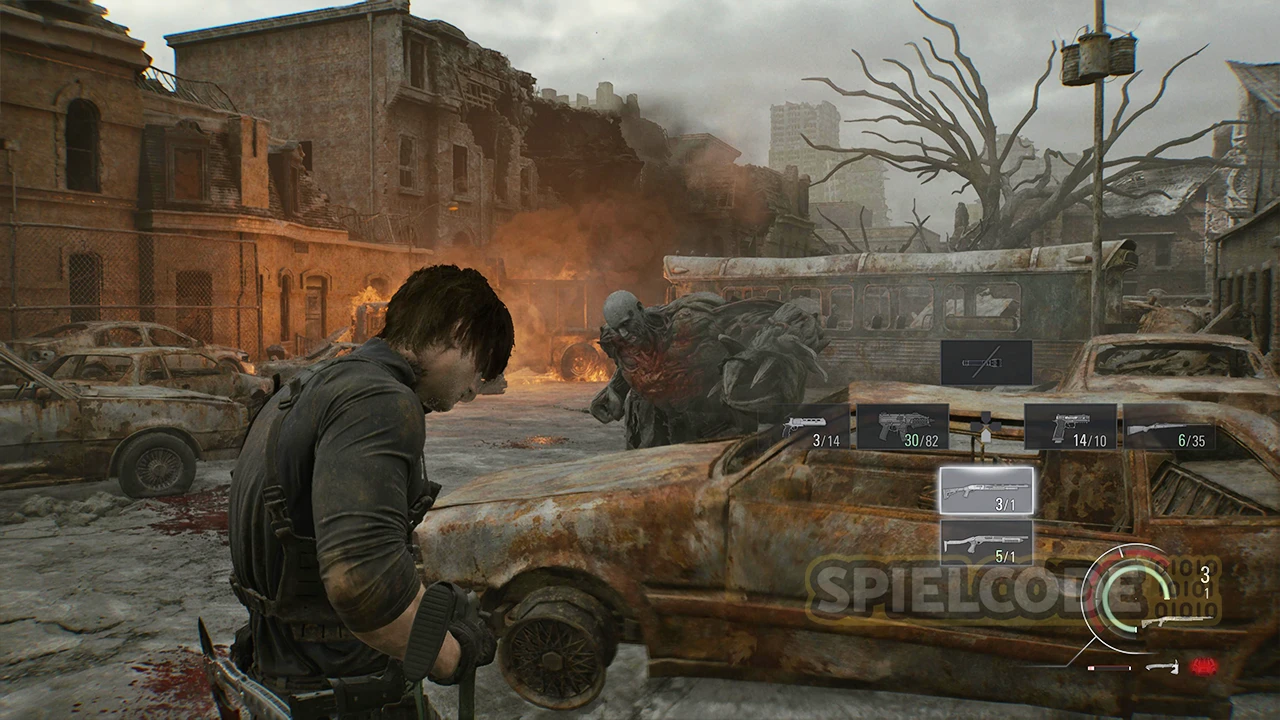Choose the submachine gun with 30/82 ammo
Image resolution: width=1280 pixels, height=720 pixels.
[x=902, y=427]
